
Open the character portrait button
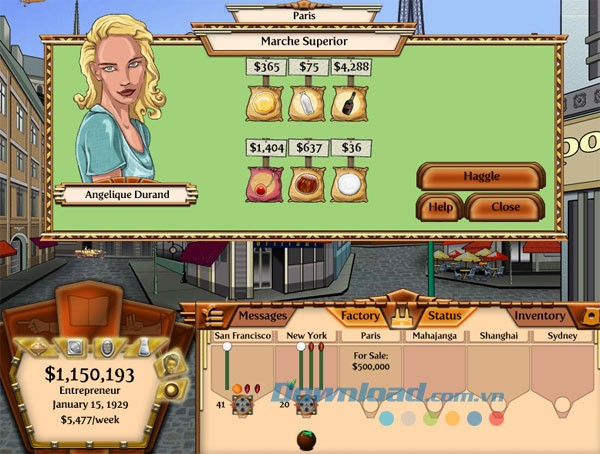point(170,362)
